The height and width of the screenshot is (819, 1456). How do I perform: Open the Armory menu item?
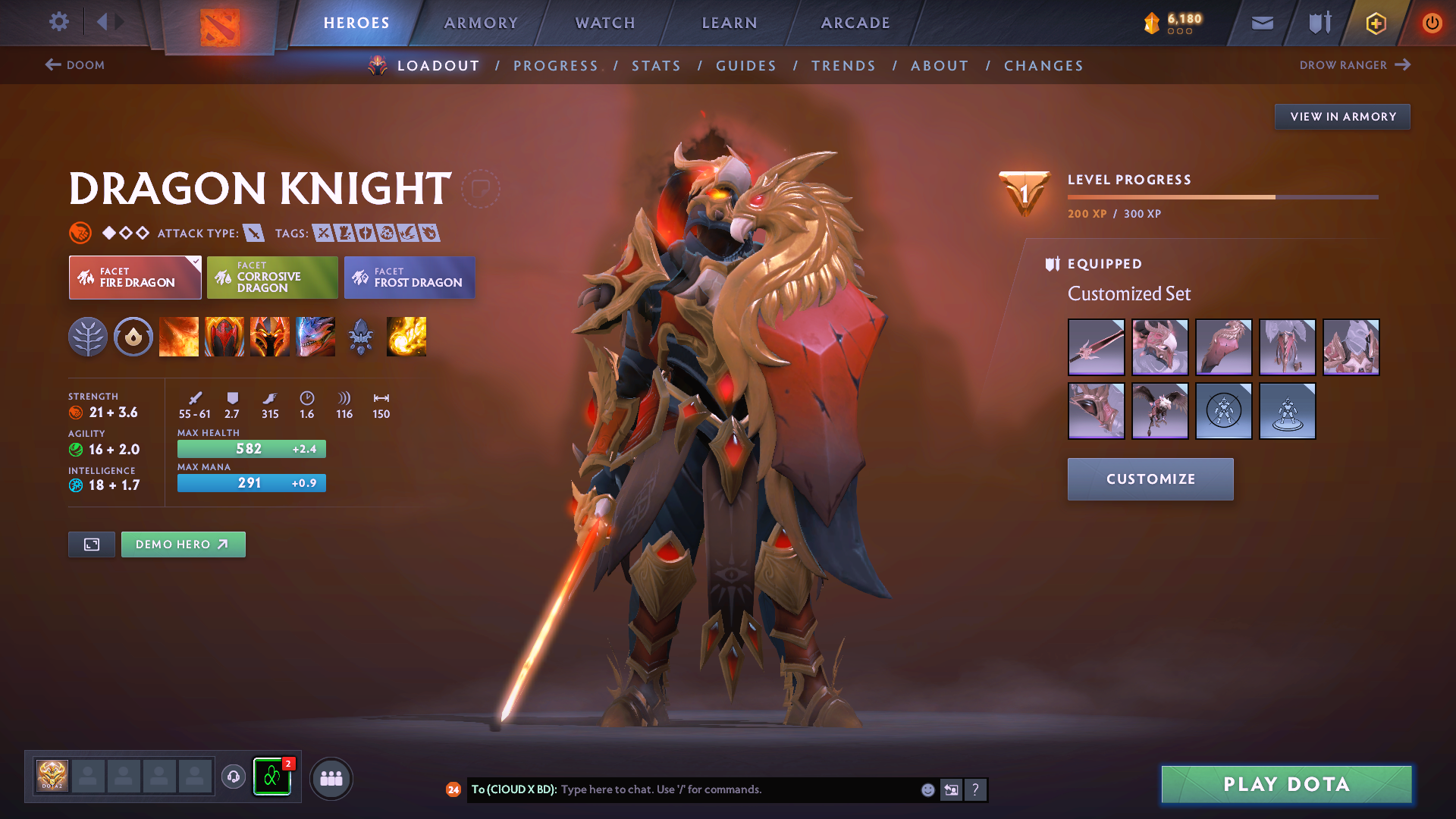tap(481, 23)
